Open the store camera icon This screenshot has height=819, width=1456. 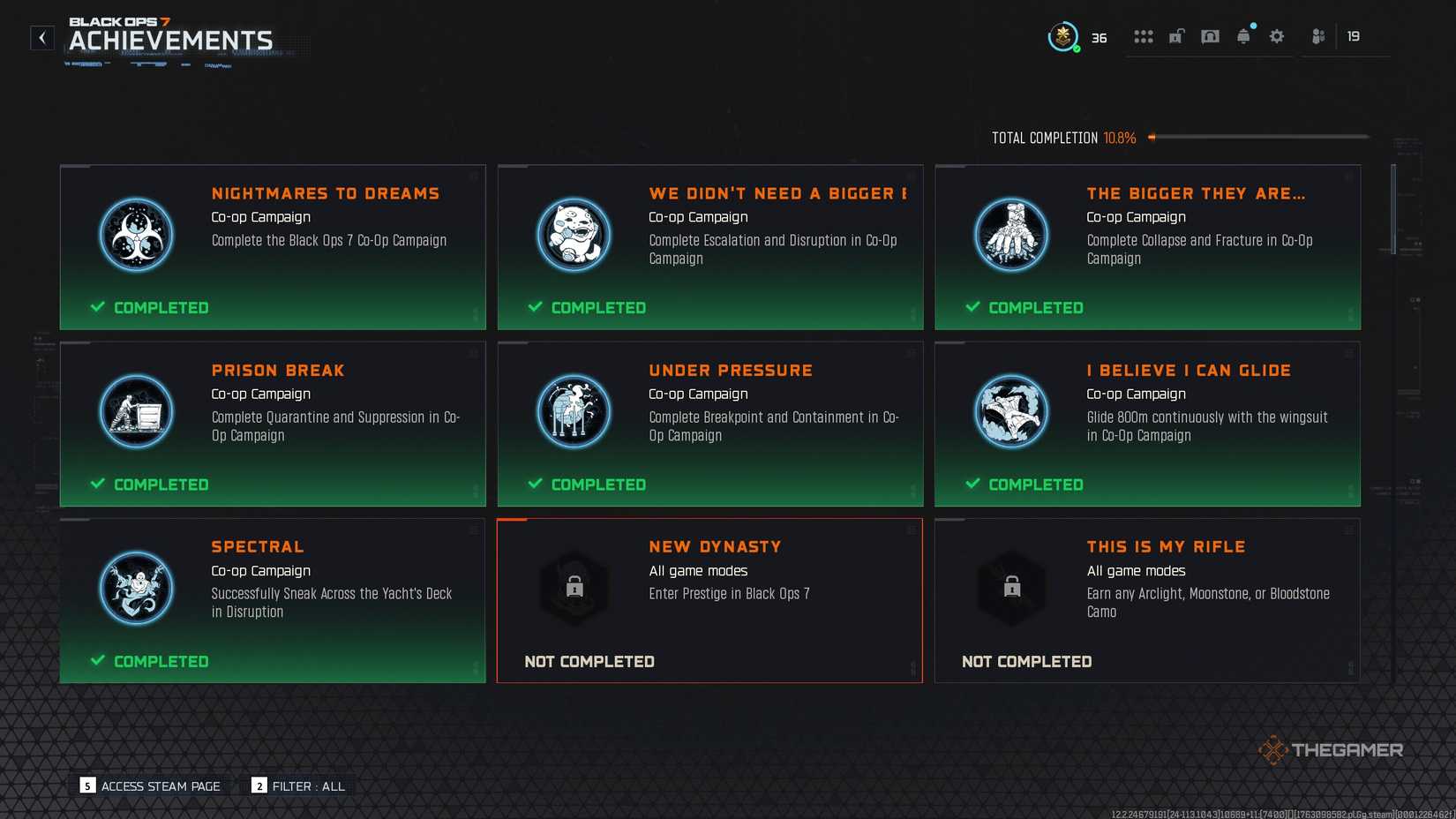point(1210,36)
